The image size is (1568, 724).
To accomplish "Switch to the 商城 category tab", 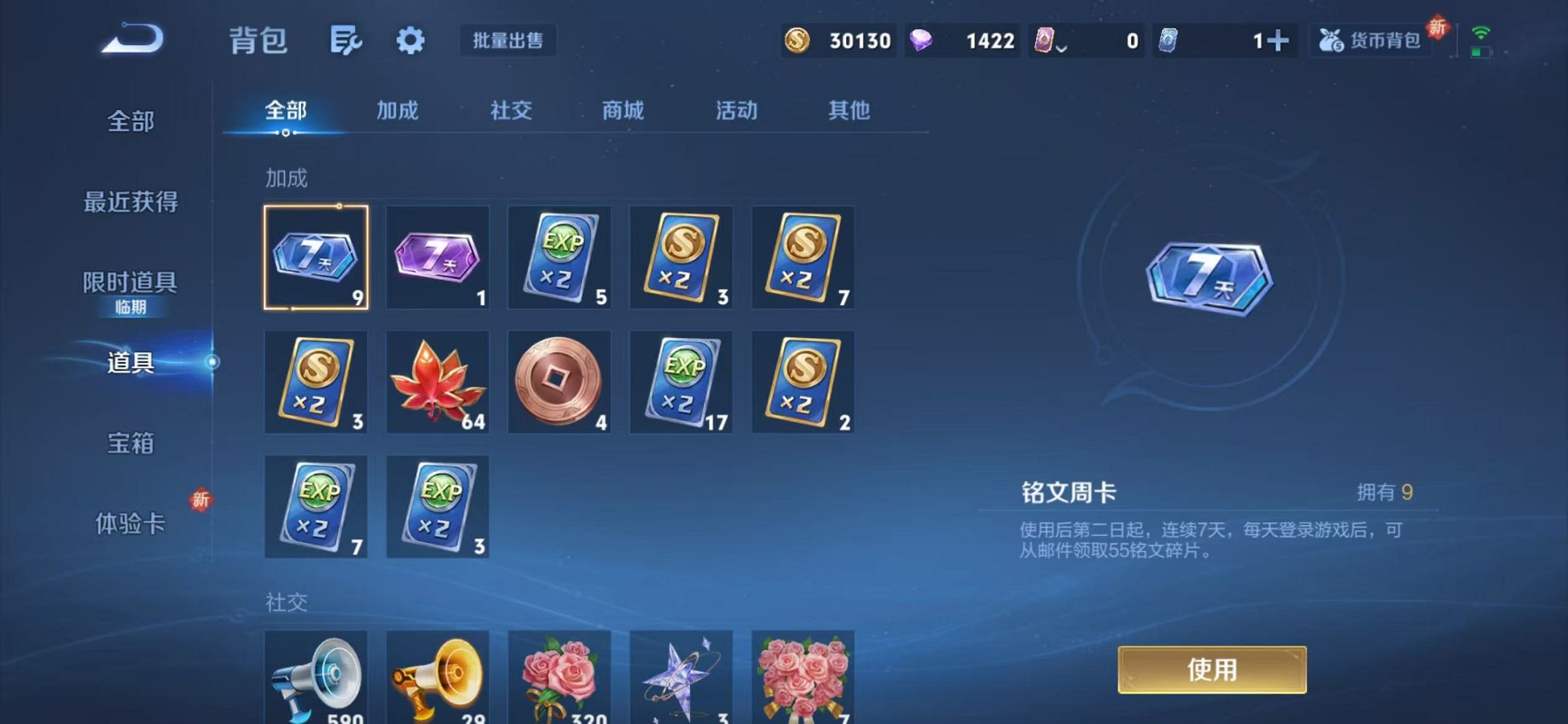I will 623,111.
